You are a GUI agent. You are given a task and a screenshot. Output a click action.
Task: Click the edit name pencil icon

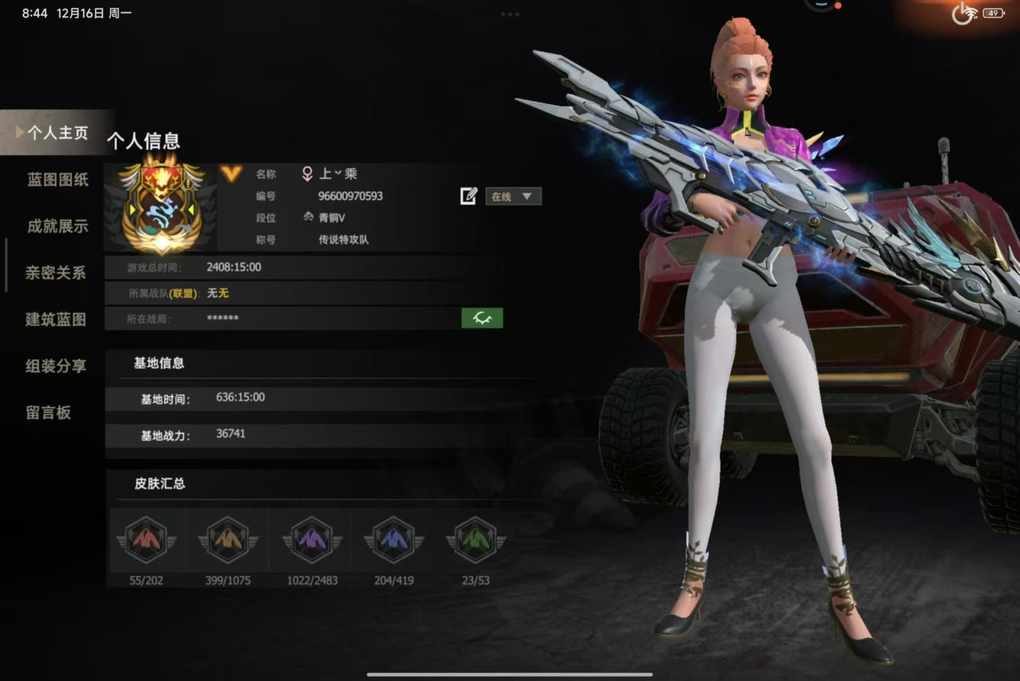pos(469,196)
